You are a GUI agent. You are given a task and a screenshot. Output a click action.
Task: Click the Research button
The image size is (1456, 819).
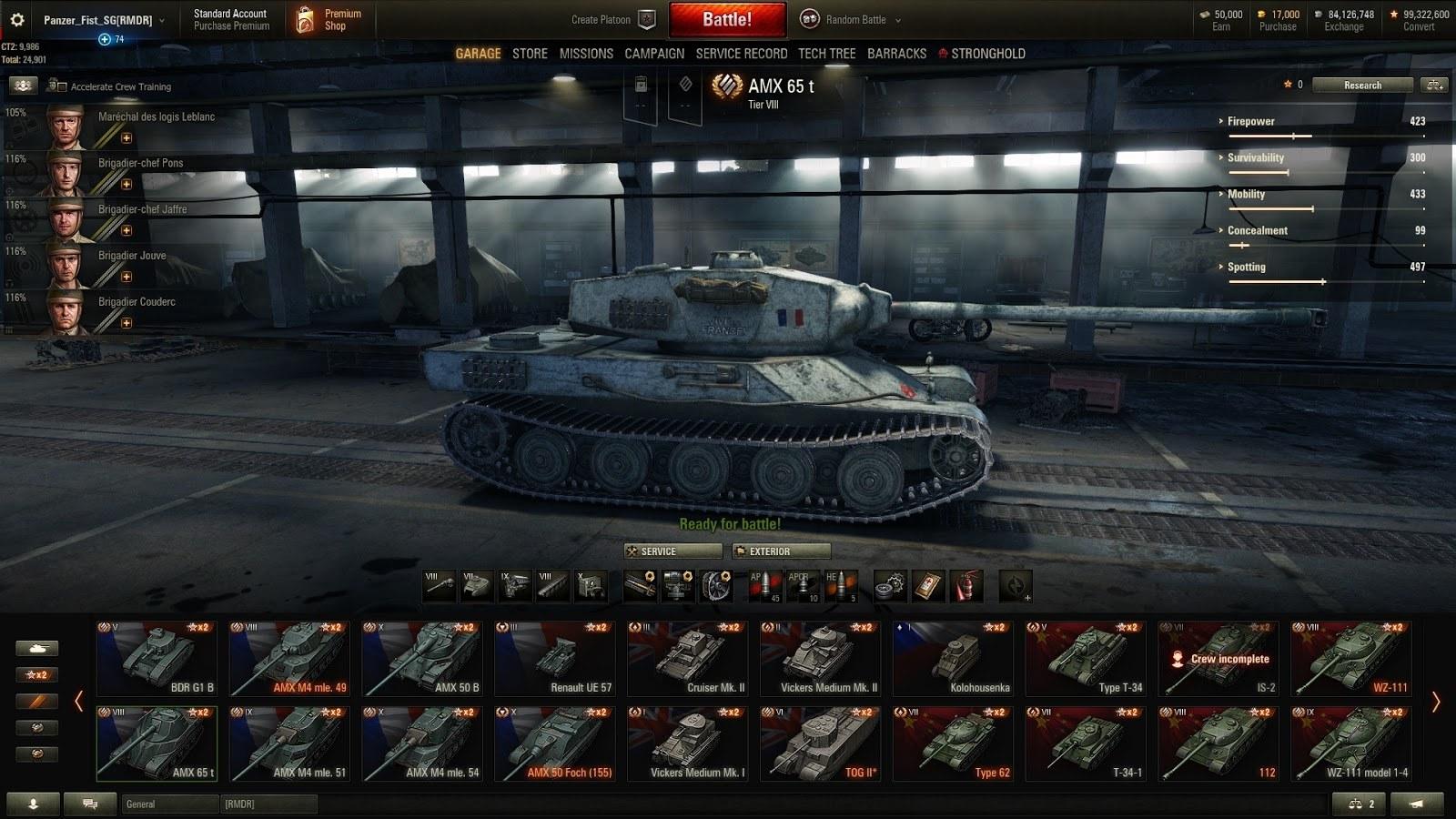[1362, 85]
